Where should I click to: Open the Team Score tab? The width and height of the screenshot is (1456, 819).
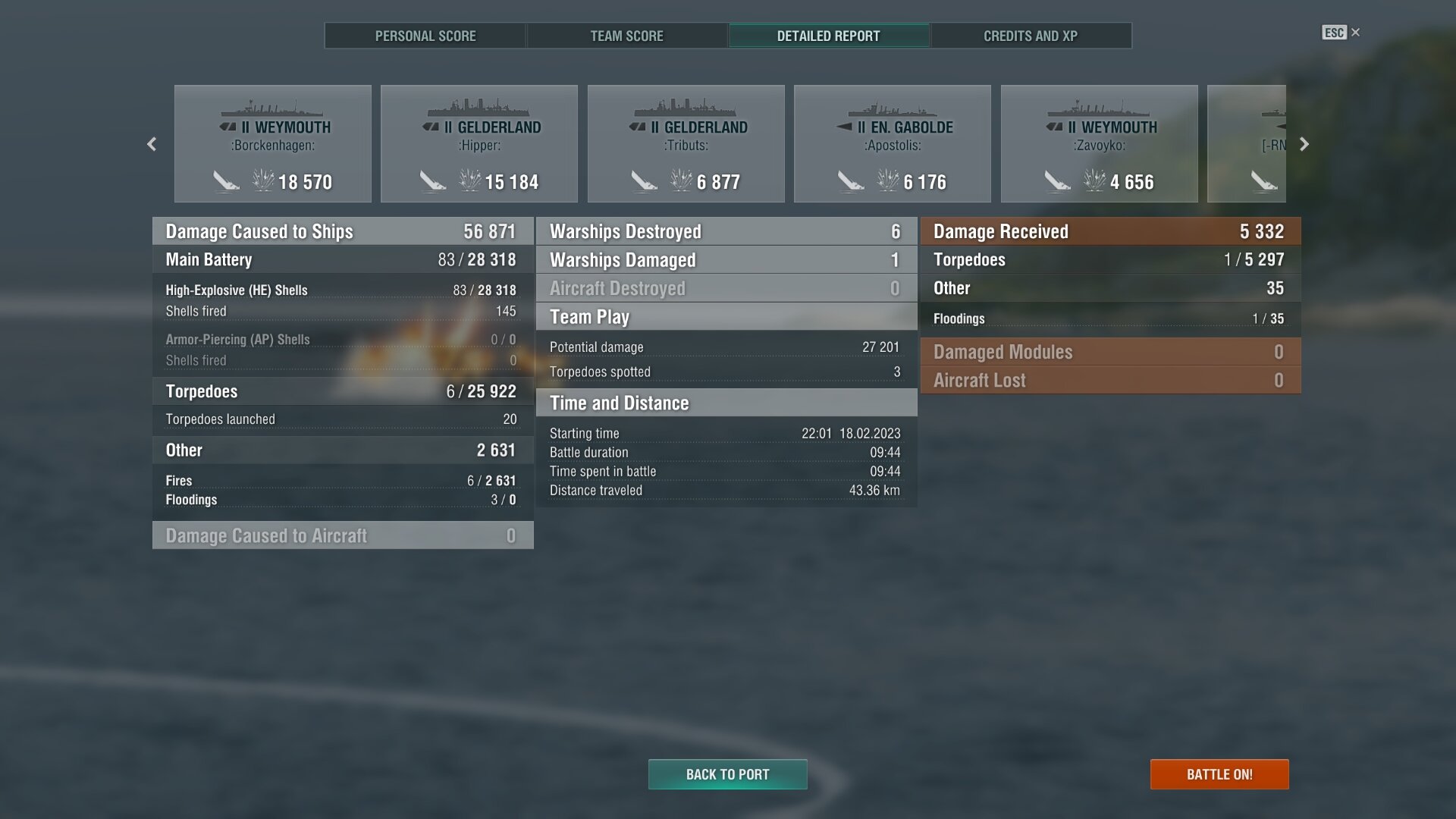pos(626,36)
